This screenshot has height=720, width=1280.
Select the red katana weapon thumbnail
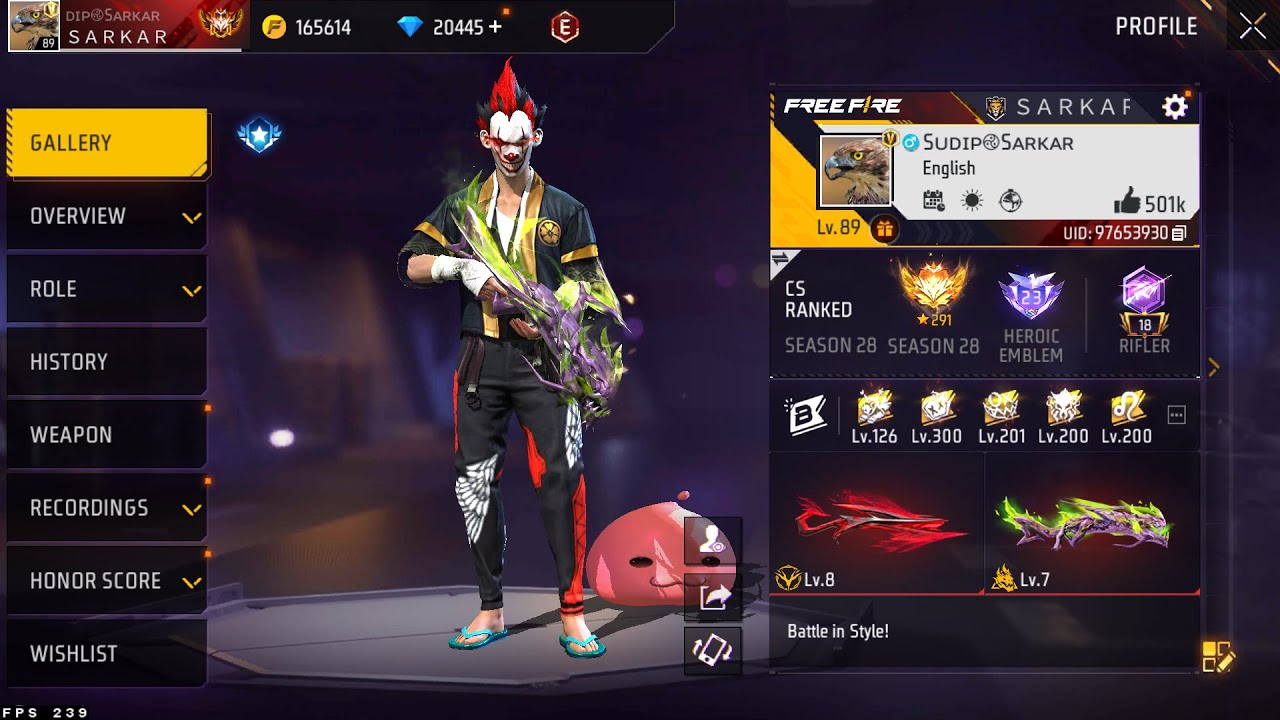pyautogui.click(x=873, y=521)
